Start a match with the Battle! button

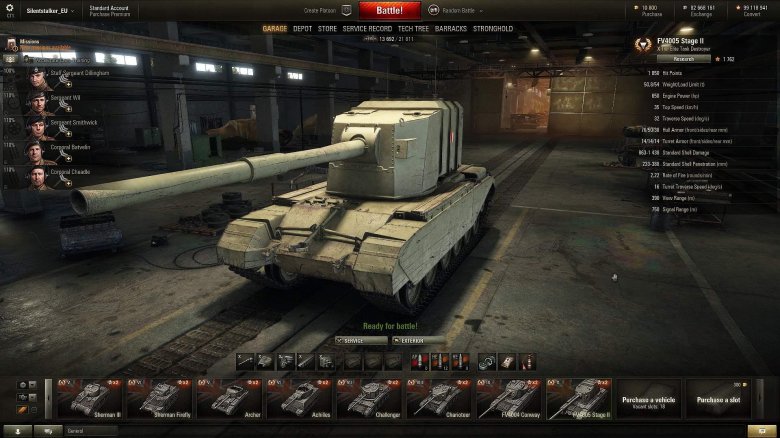390,10
